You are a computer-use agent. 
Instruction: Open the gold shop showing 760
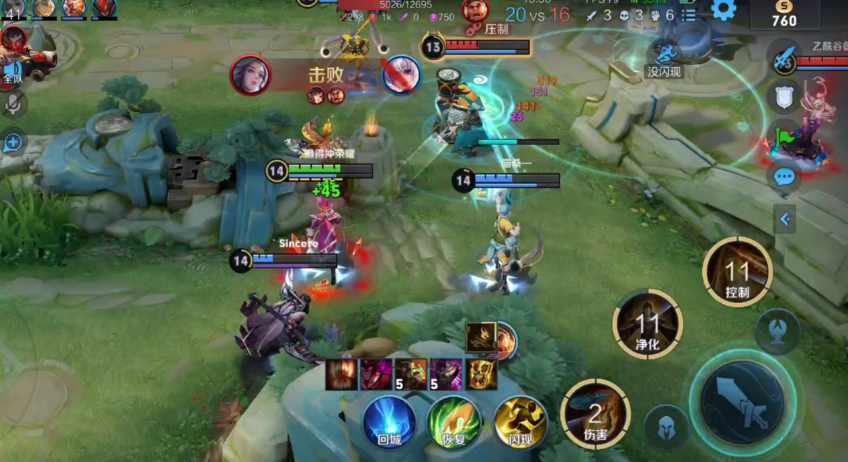(785, 14)
